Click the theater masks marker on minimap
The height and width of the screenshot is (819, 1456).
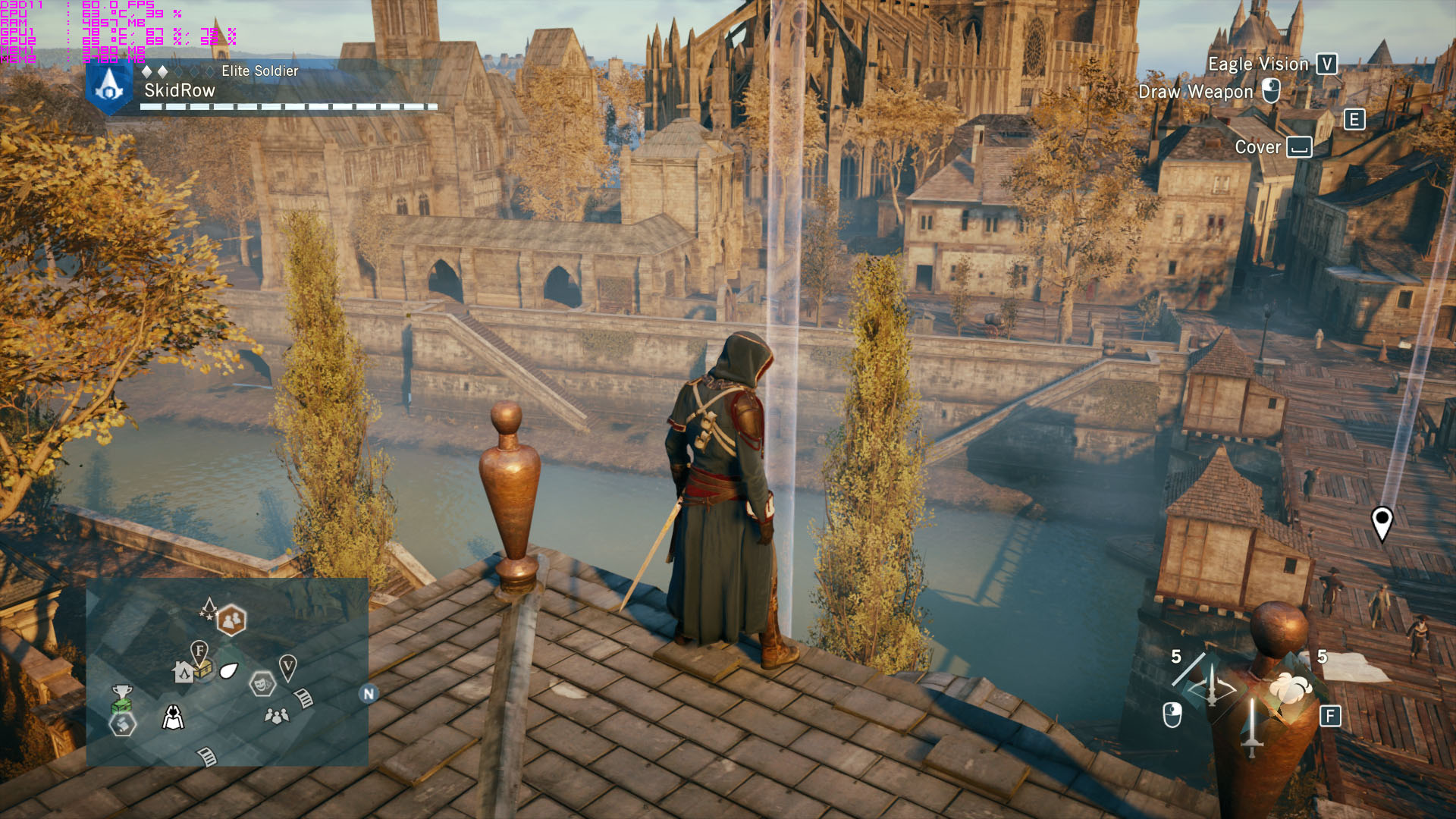click(x=262, y=684)
